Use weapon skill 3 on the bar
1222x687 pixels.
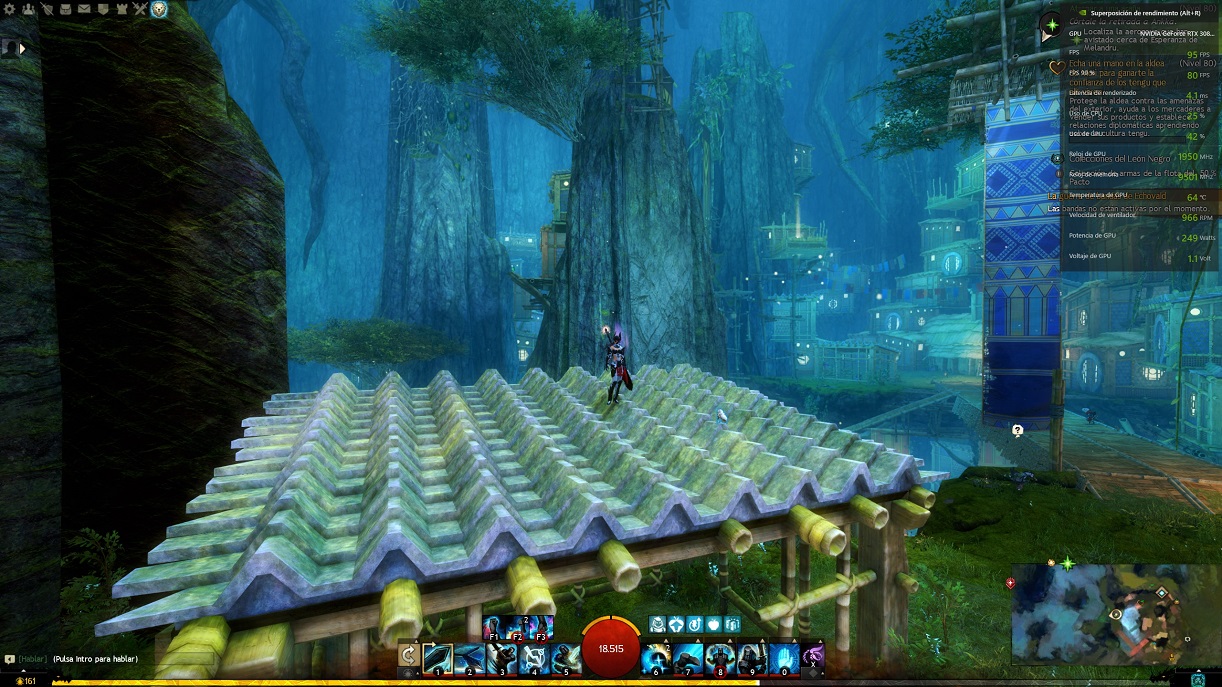click(x=501, y=657)
